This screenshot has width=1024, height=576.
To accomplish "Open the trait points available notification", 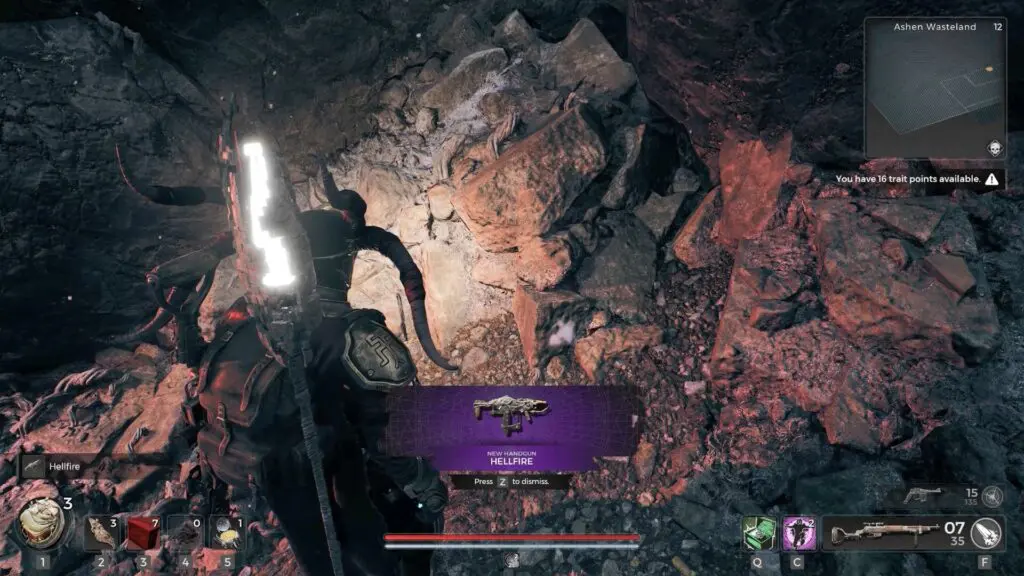I will pos(919,179).
